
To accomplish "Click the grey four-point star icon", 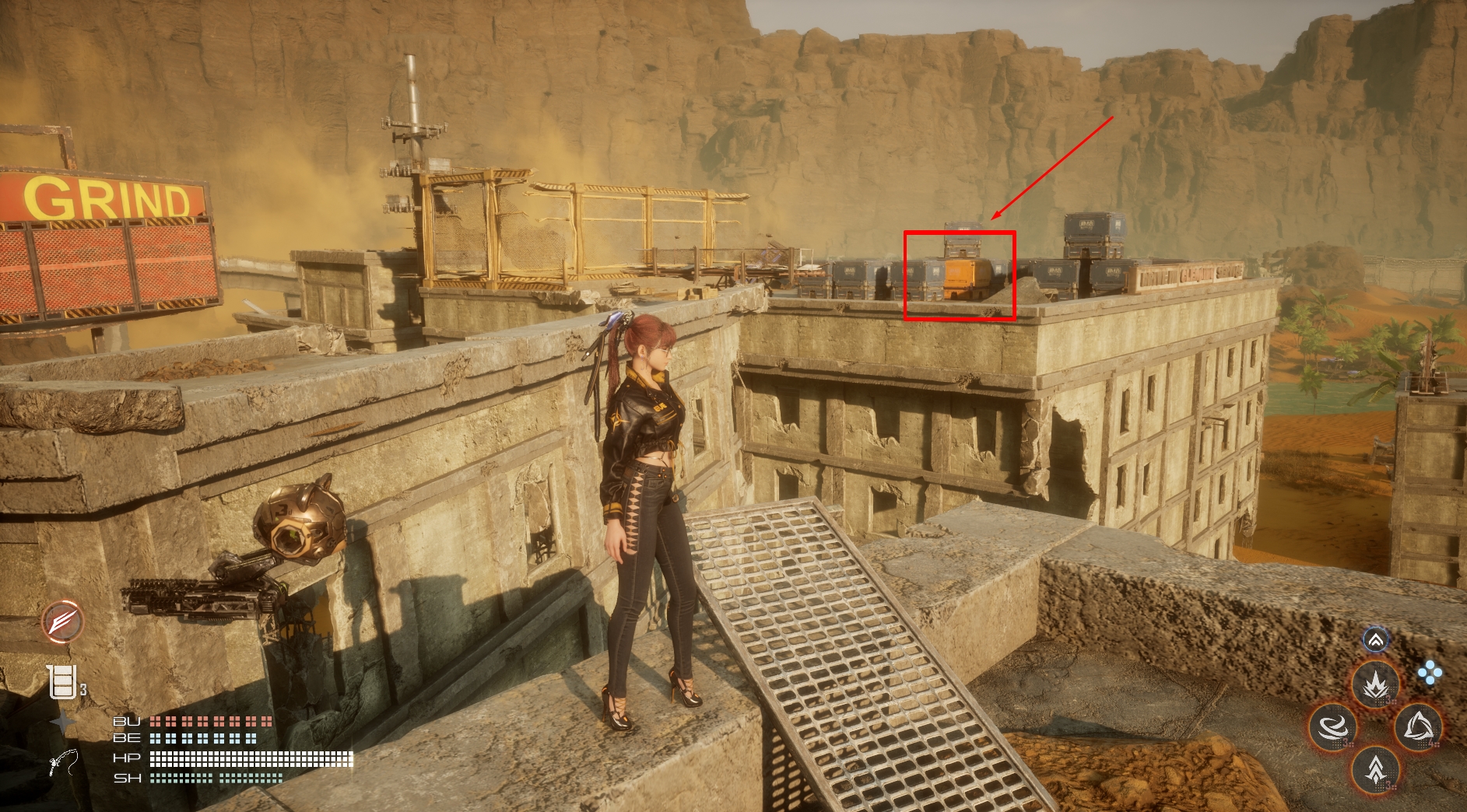I will point(62,723).
